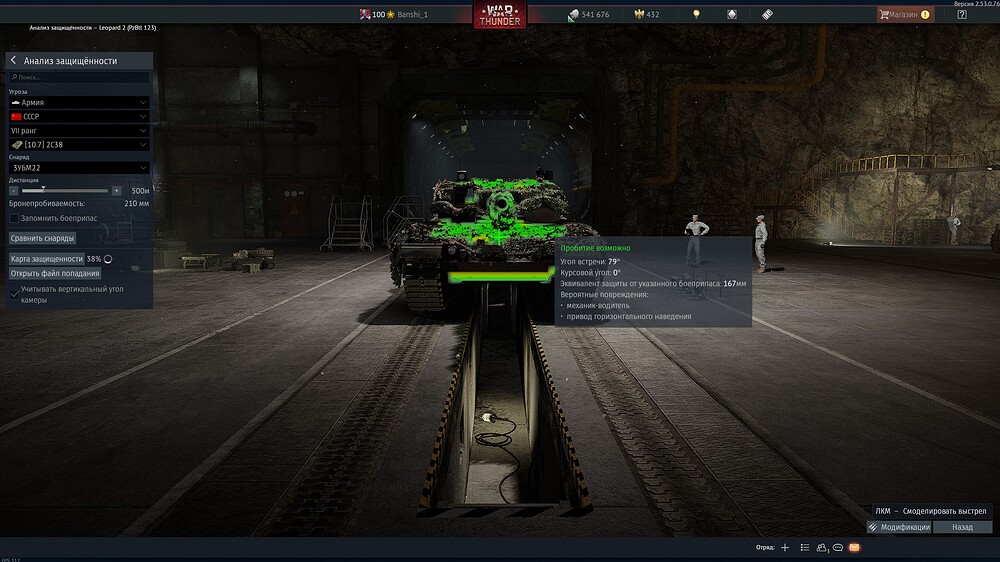Viewport: 1000px width, 562px height.
Task: Go back using the arrow beside Анализ защищённости
Action: click(13, 61)
